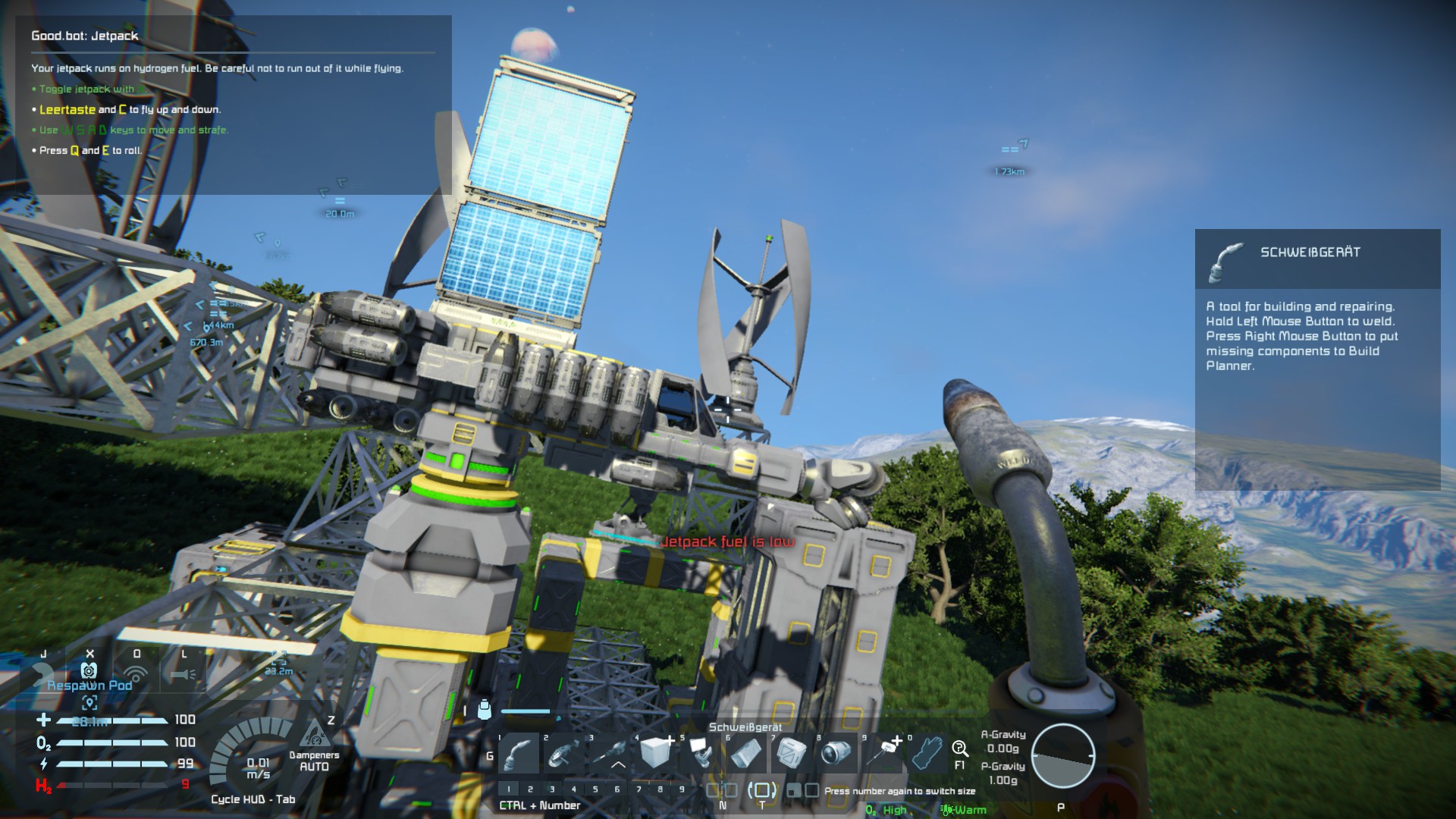Pick the cockpit seat block in slot 5
The height and width of the screenshot is (819, 1456).
click(701, 753)
